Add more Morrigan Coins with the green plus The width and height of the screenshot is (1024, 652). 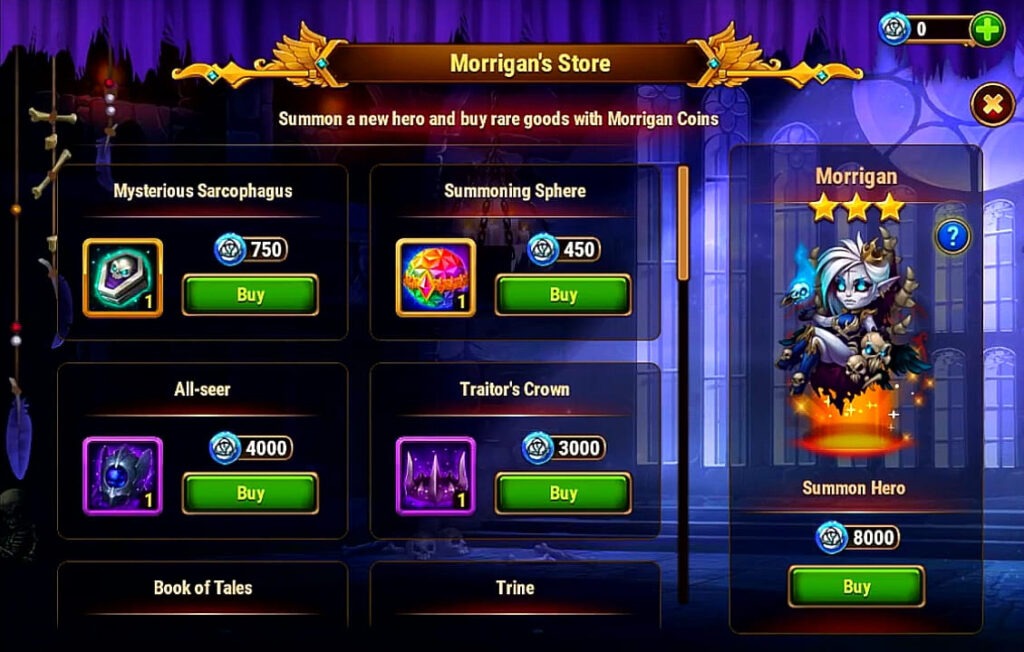987,28
